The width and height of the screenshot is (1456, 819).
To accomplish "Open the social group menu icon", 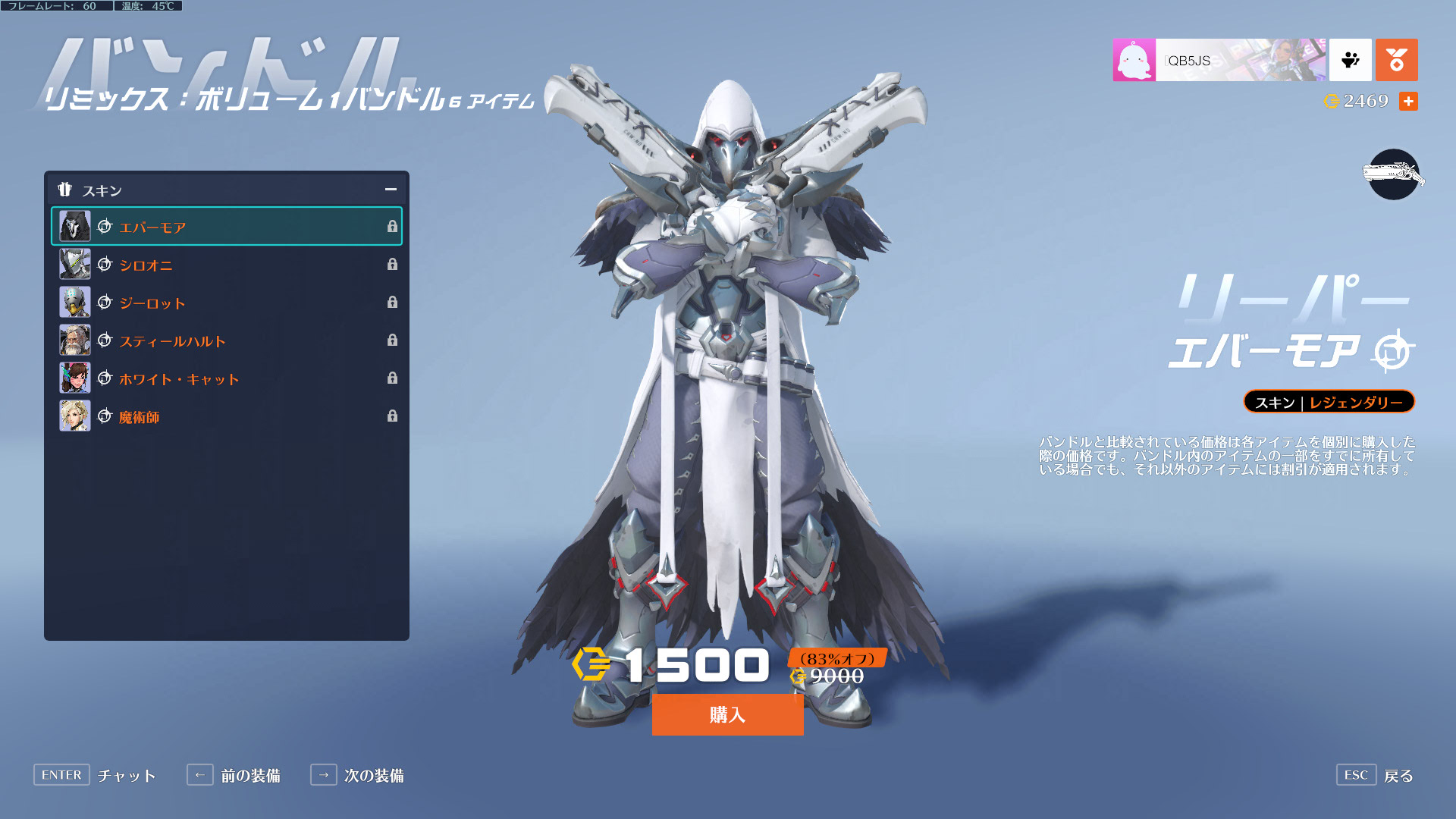I will click(x=1350, y=60).
